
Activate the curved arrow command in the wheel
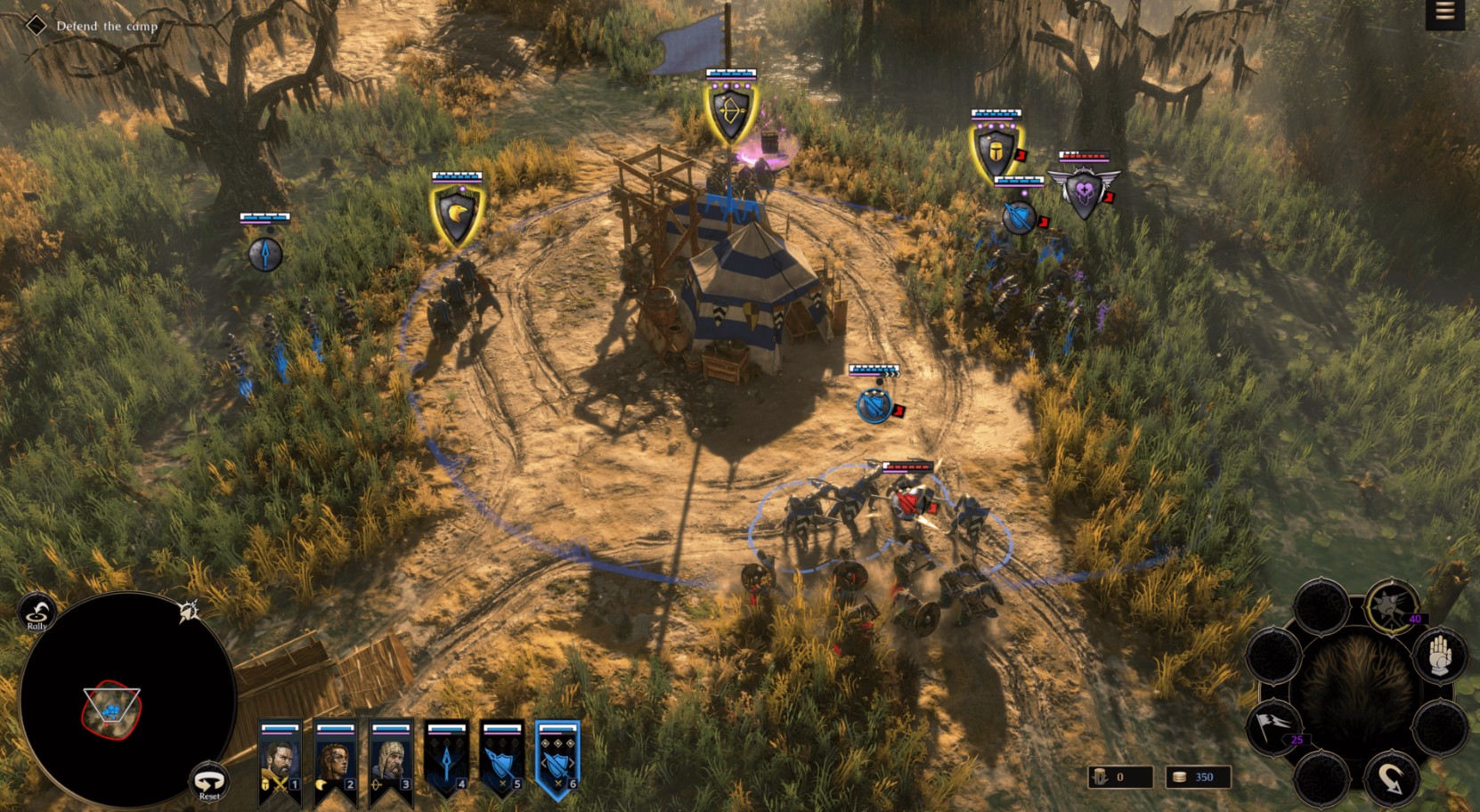1391,778
